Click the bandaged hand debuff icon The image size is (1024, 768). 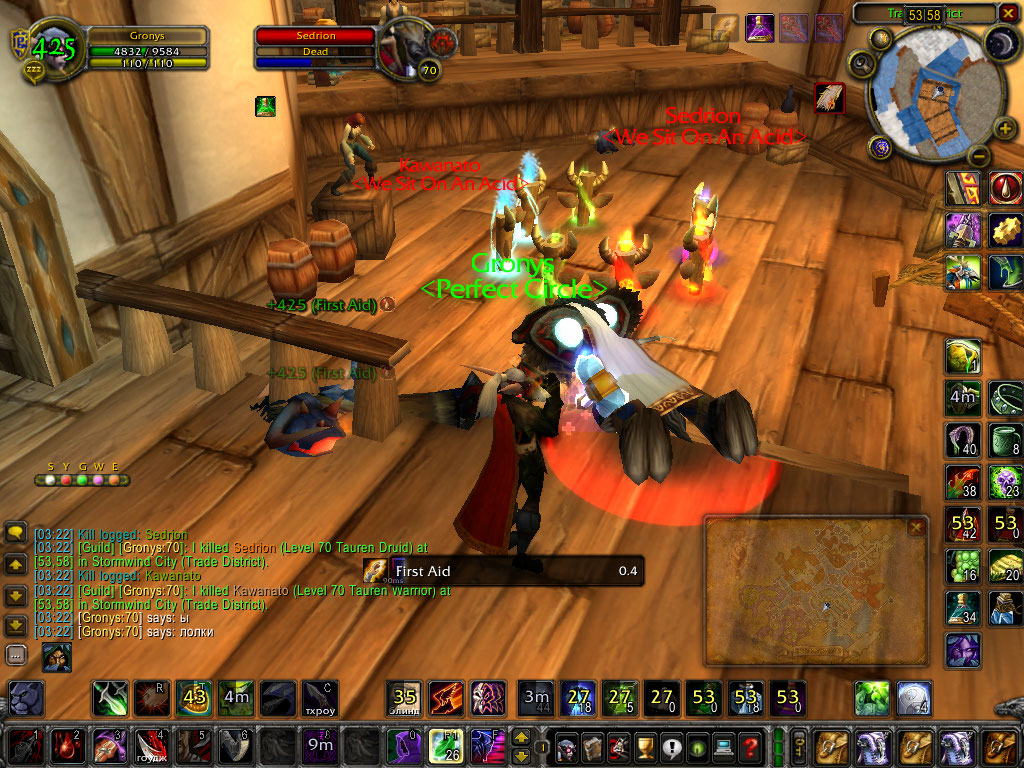pyautogui.click(x=829, y=97)
